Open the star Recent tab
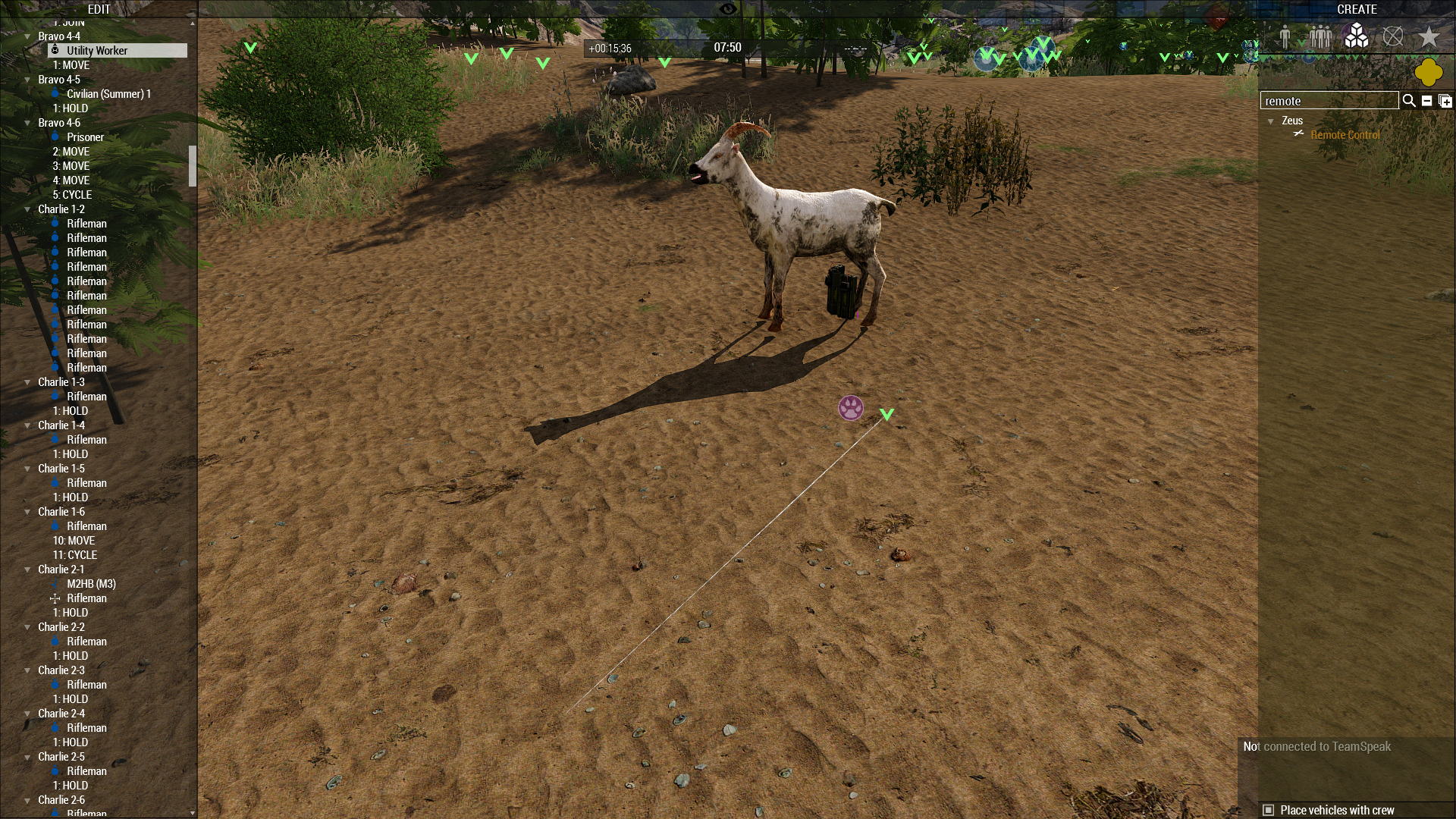 pyautogui.click(x=1429, y=36)
